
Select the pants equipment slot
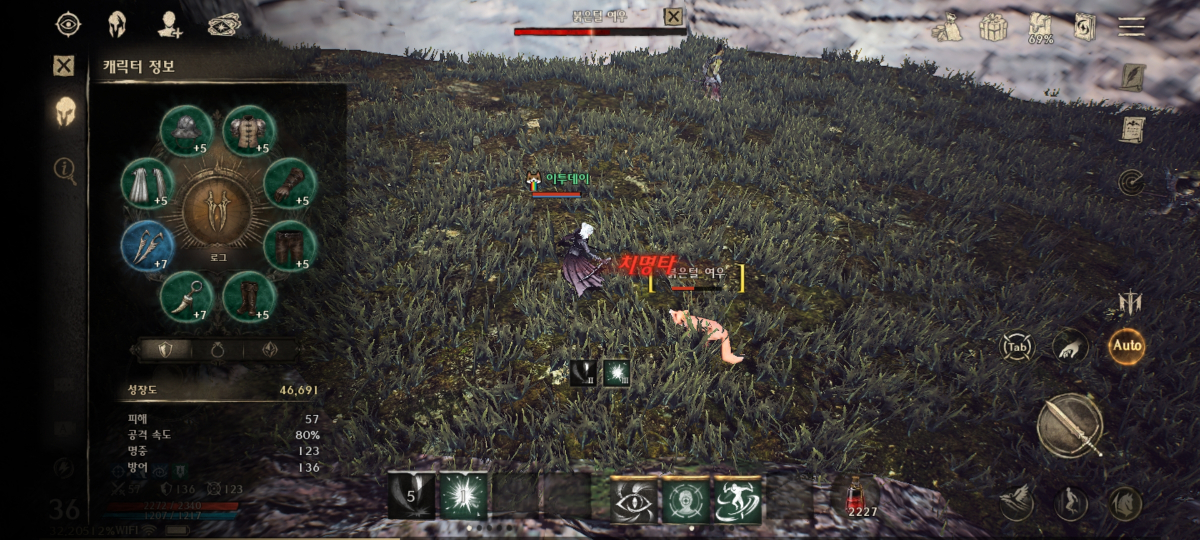click(291, 246)
